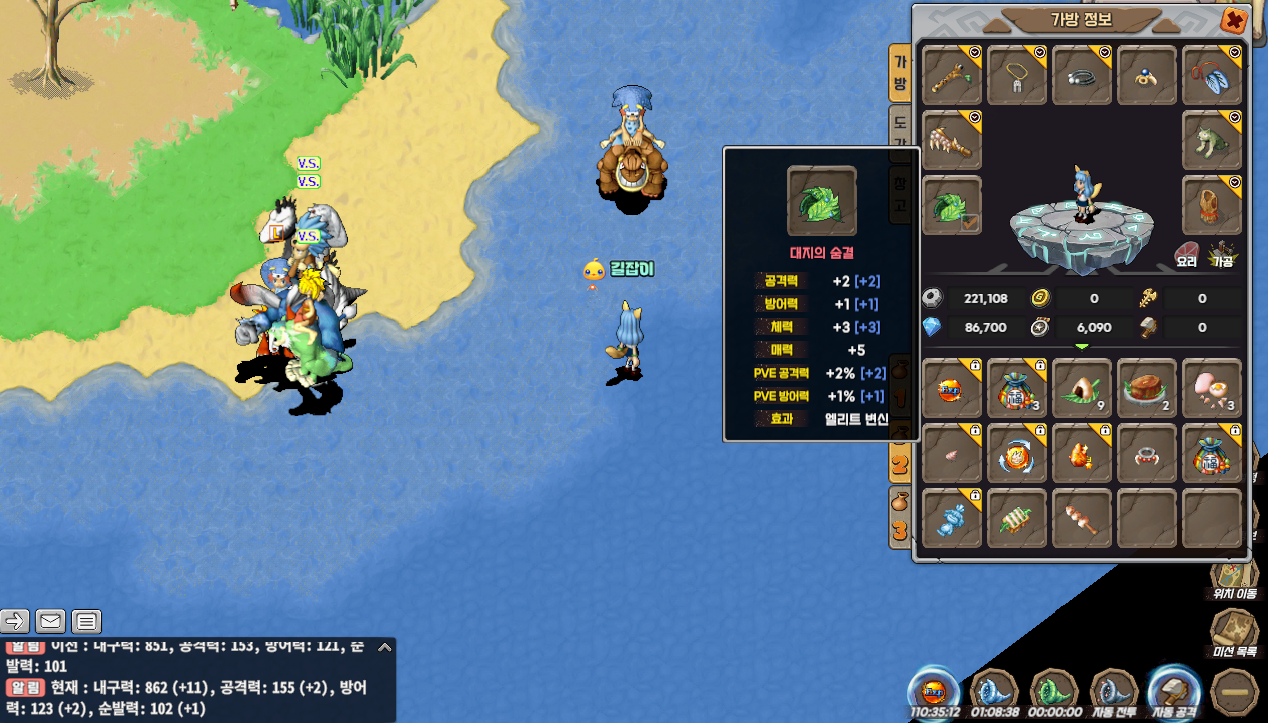Select the cracked pink egg item
The height and width of the screenshot is (723, 1268).
(x=1212, y=389)
